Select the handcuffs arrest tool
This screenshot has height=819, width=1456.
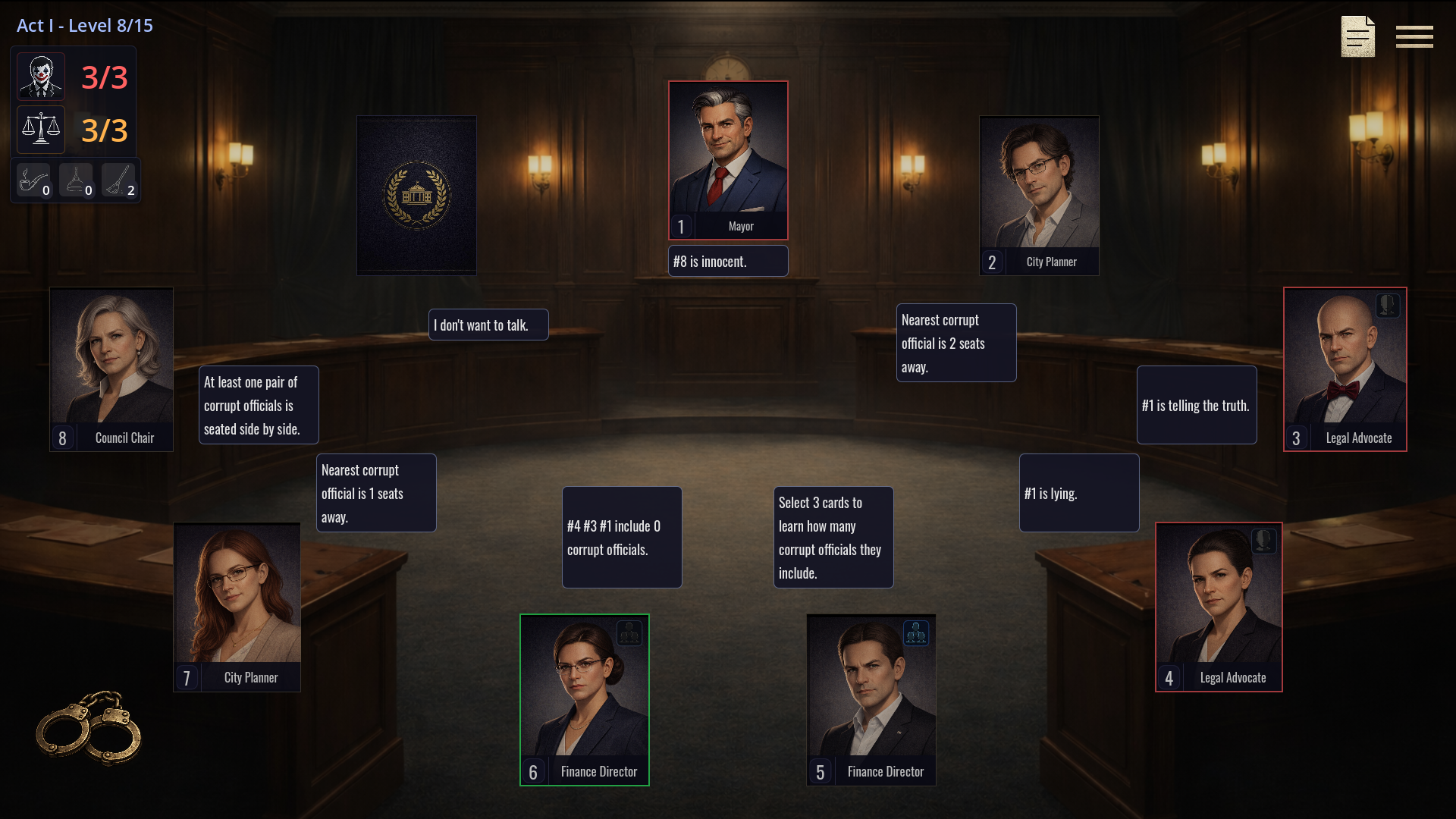[x=89, y=728]
